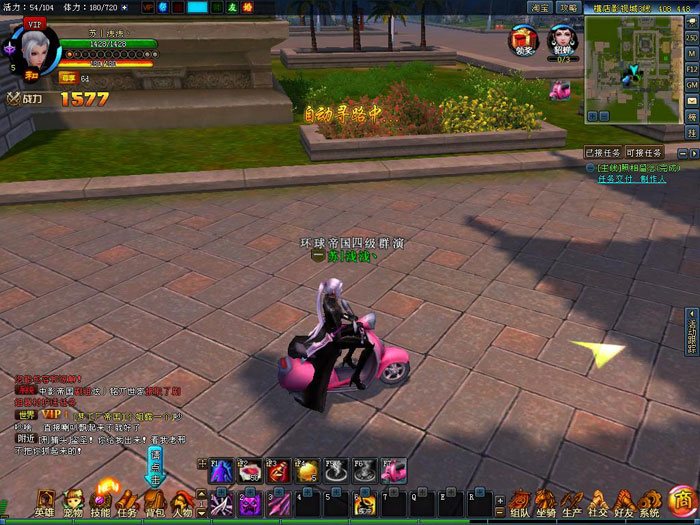Open the 社交 (Social) menu

pos(599,502)
